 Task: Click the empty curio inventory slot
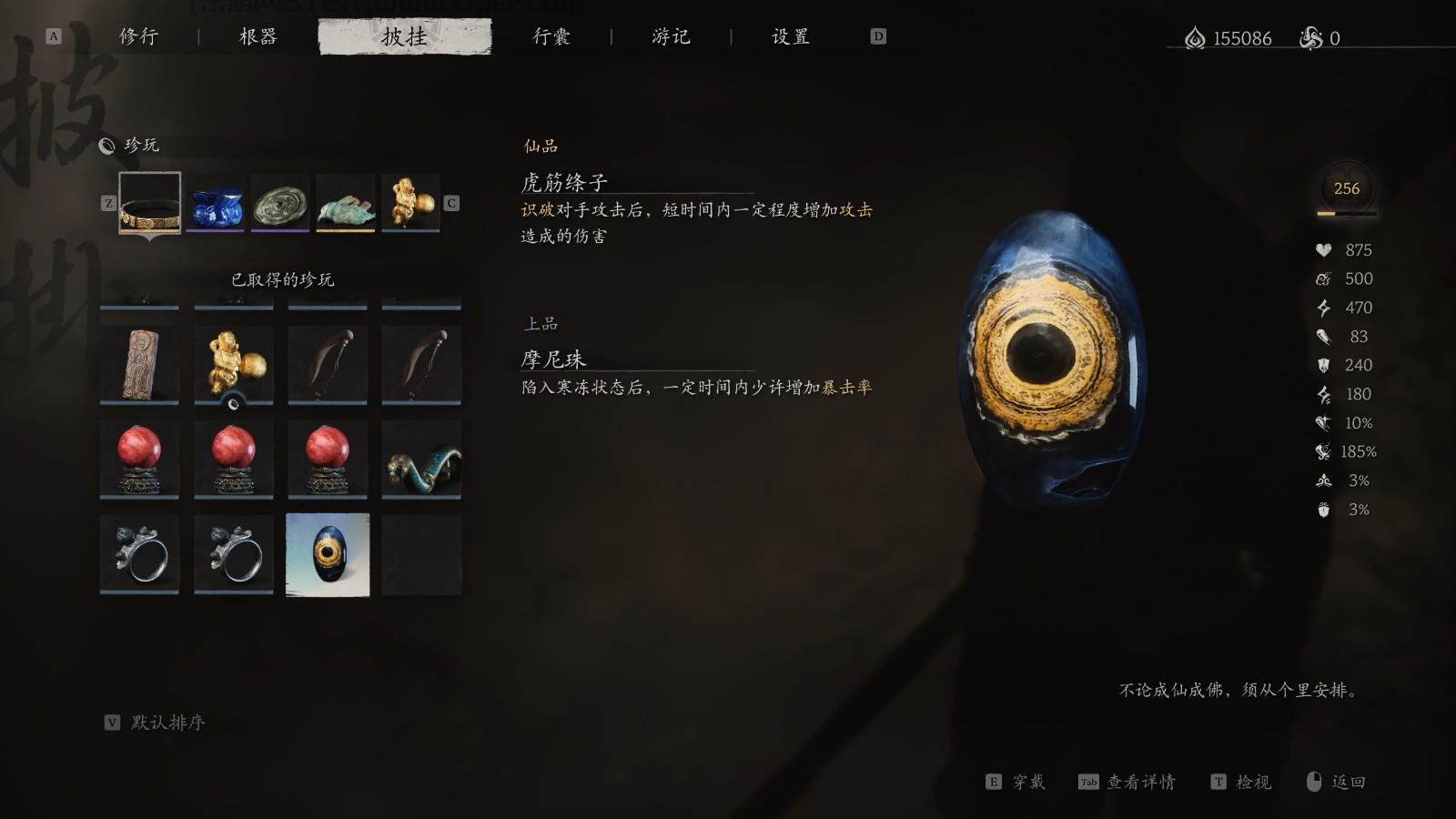click(421, 556)
